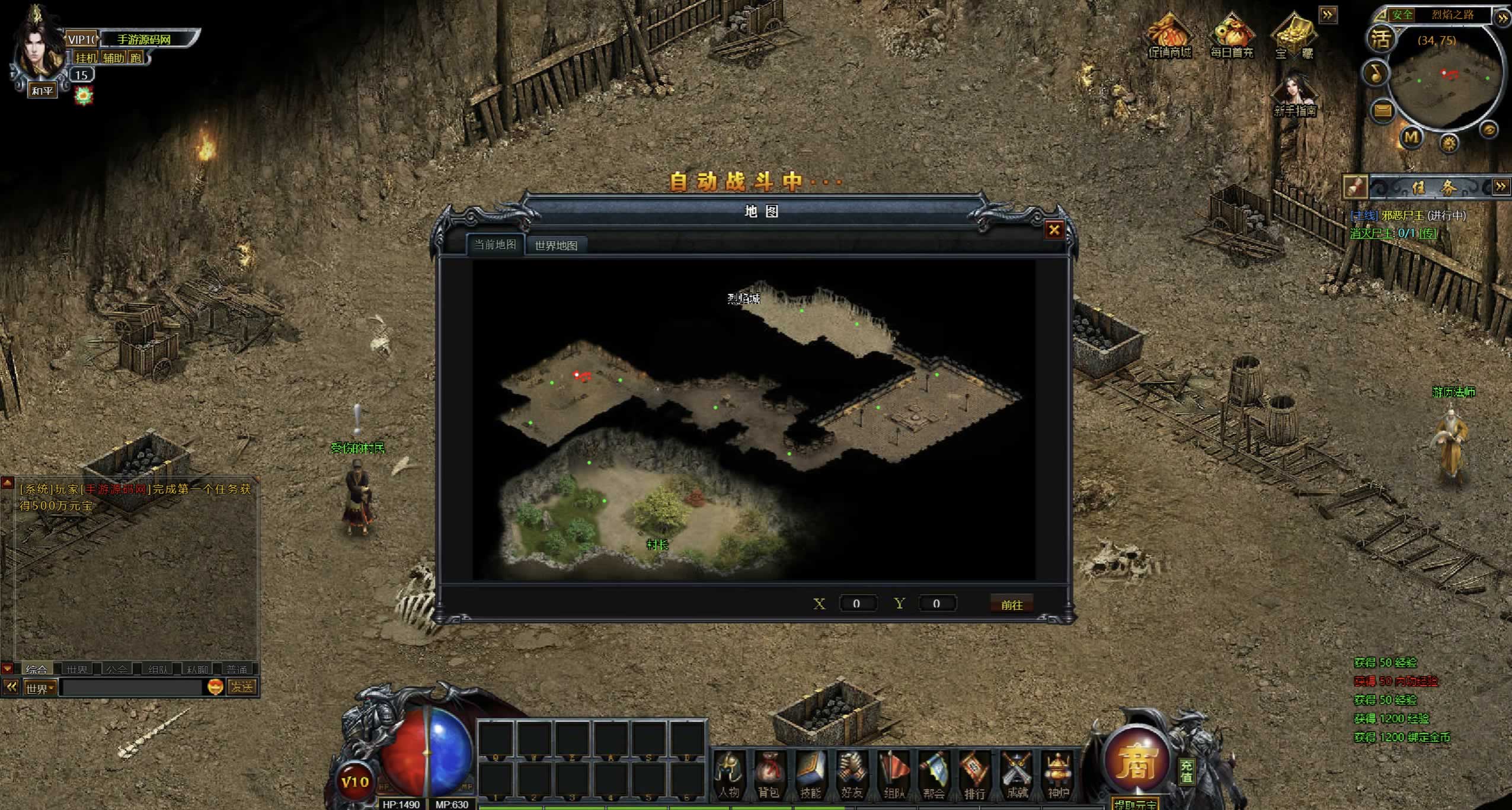
Task: Open the 背包 backpack
Action: (x=769, y=774)
